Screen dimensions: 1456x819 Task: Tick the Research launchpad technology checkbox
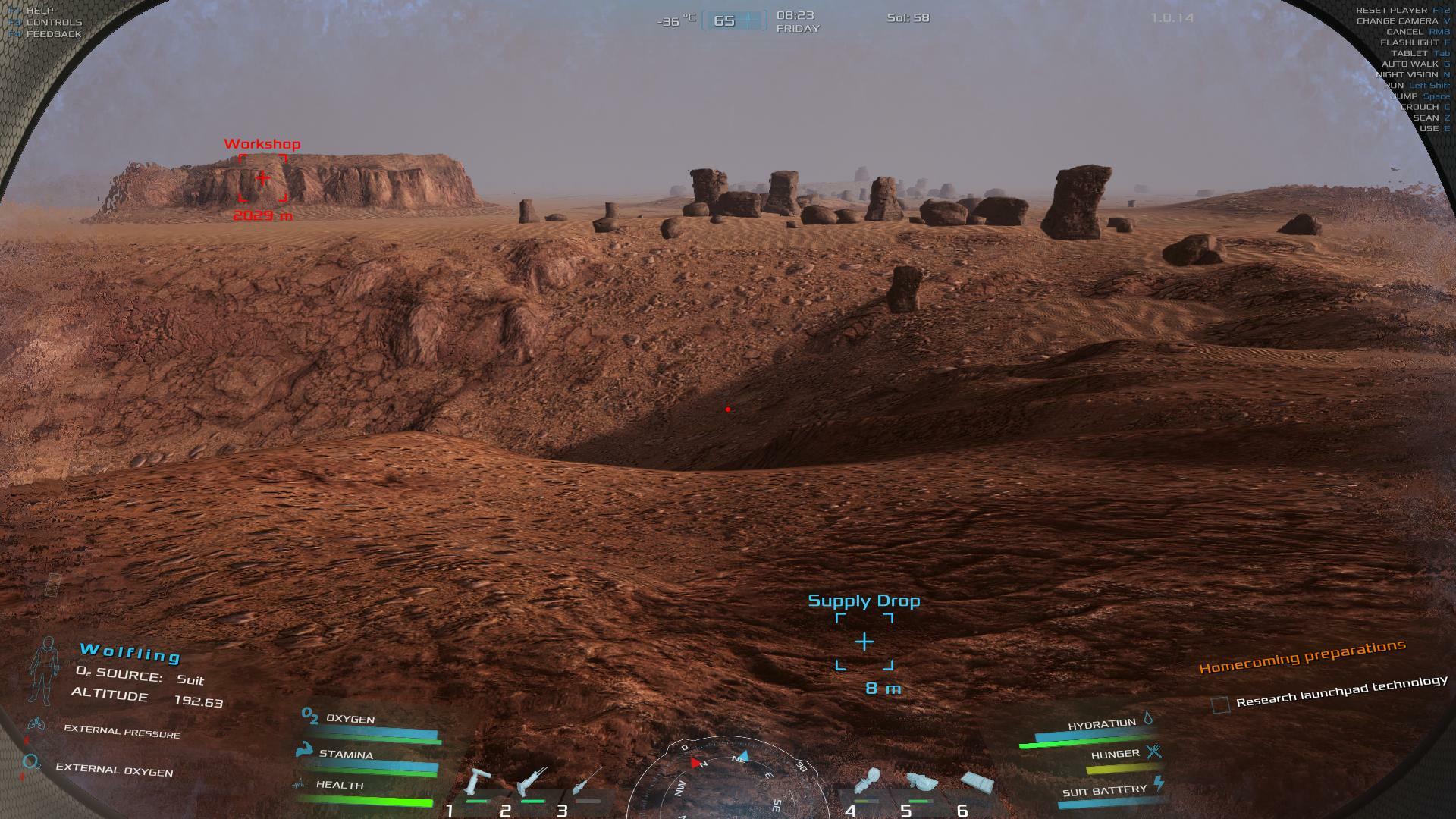(1220, 705)
